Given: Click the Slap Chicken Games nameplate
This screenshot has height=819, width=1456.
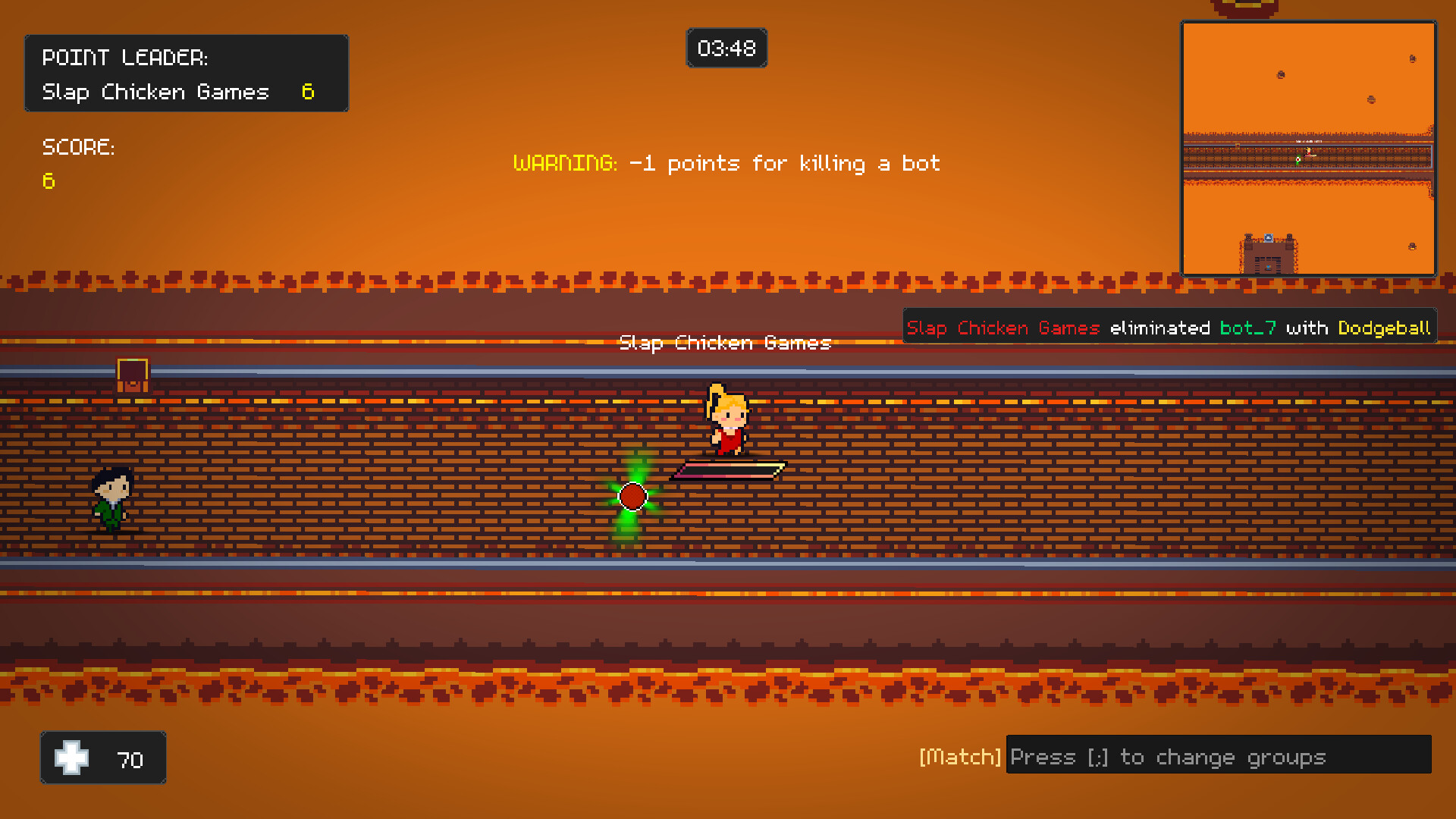Looking at the screenshot, I should click(x=725, y=343).
